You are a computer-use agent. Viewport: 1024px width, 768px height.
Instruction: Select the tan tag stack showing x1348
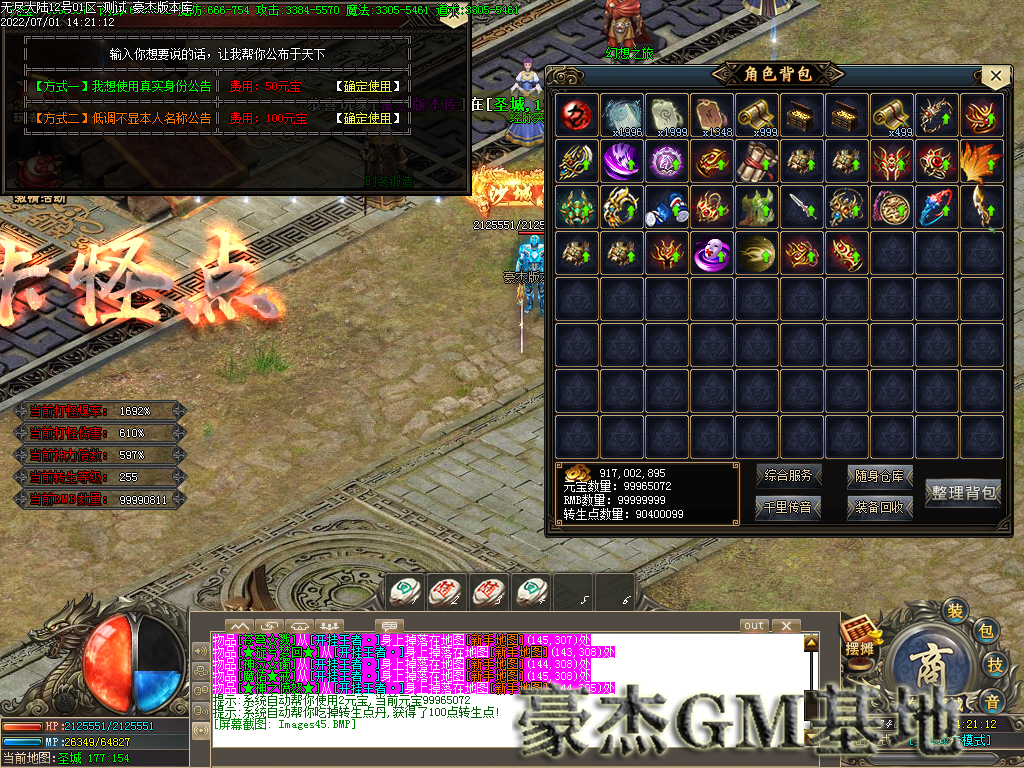coord(713,115)
